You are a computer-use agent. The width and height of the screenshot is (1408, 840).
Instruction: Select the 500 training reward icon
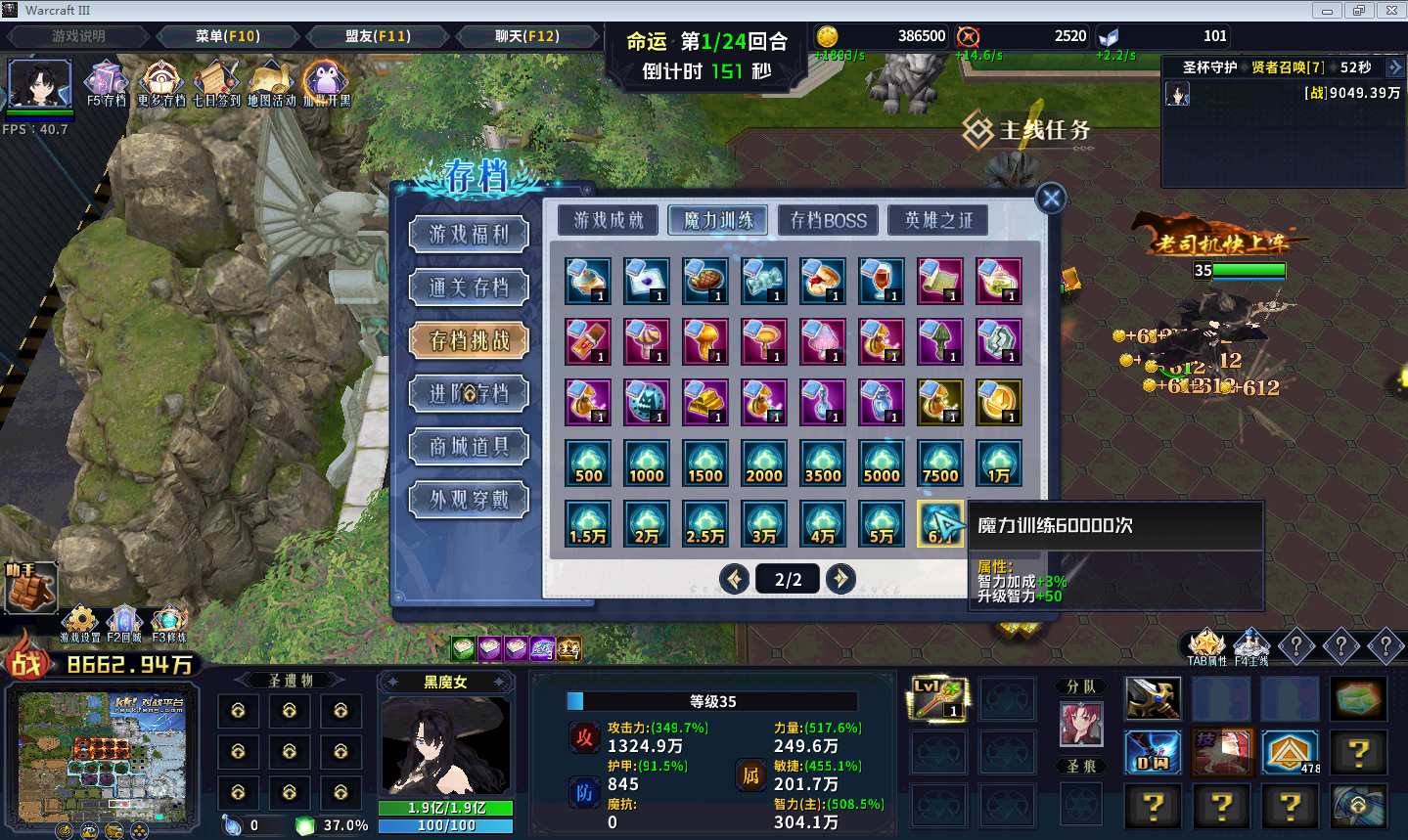click(588, 463)
